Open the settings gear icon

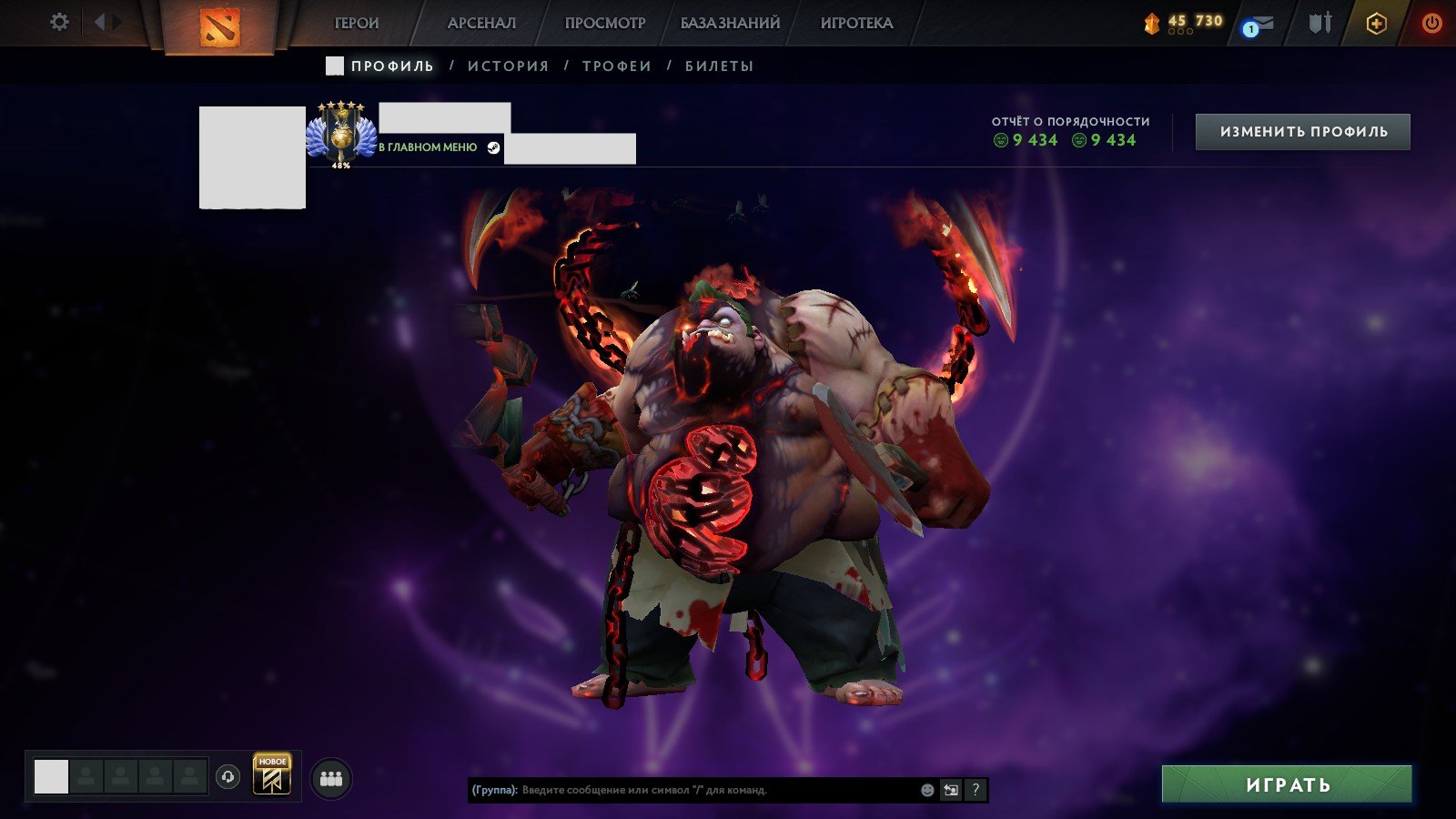(x=59, y=22)
